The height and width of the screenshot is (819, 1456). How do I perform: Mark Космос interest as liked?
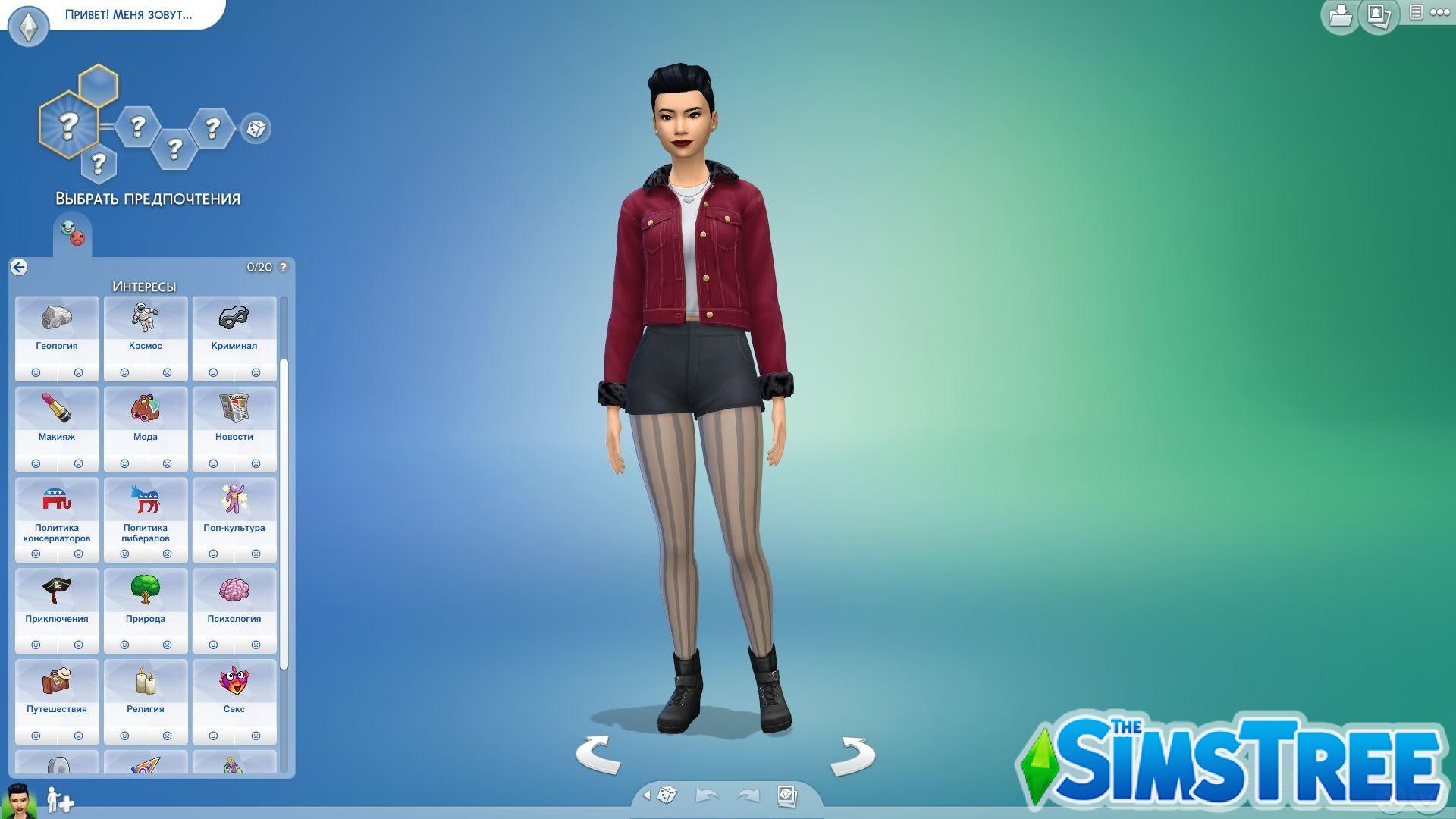pos(124,372)
